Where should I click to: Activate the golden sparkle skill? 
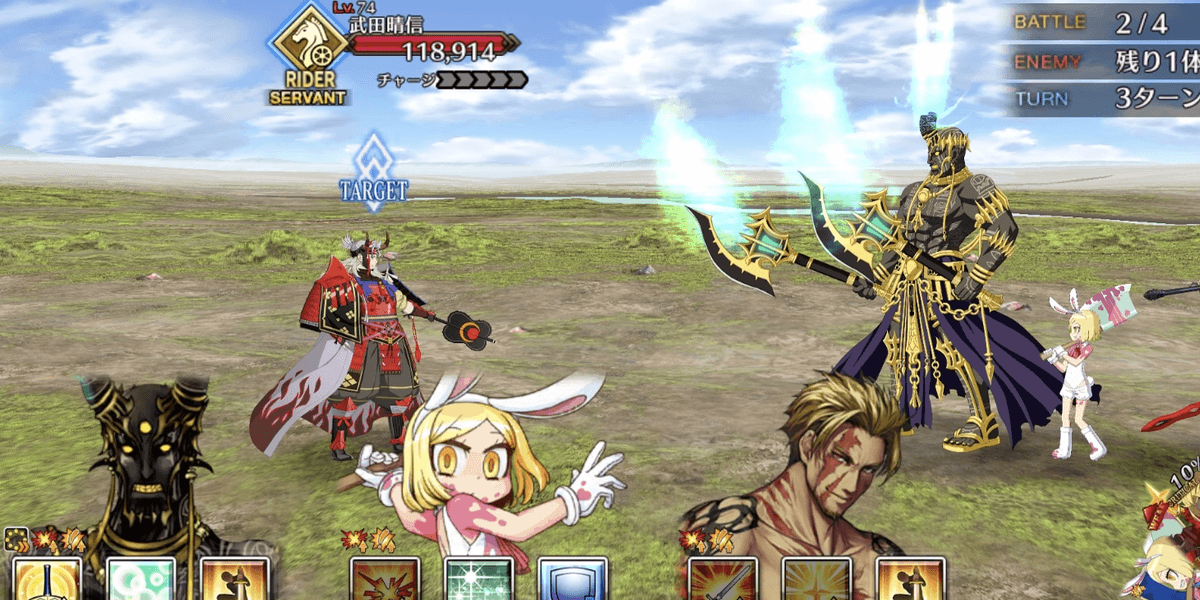tap(817, 579)
